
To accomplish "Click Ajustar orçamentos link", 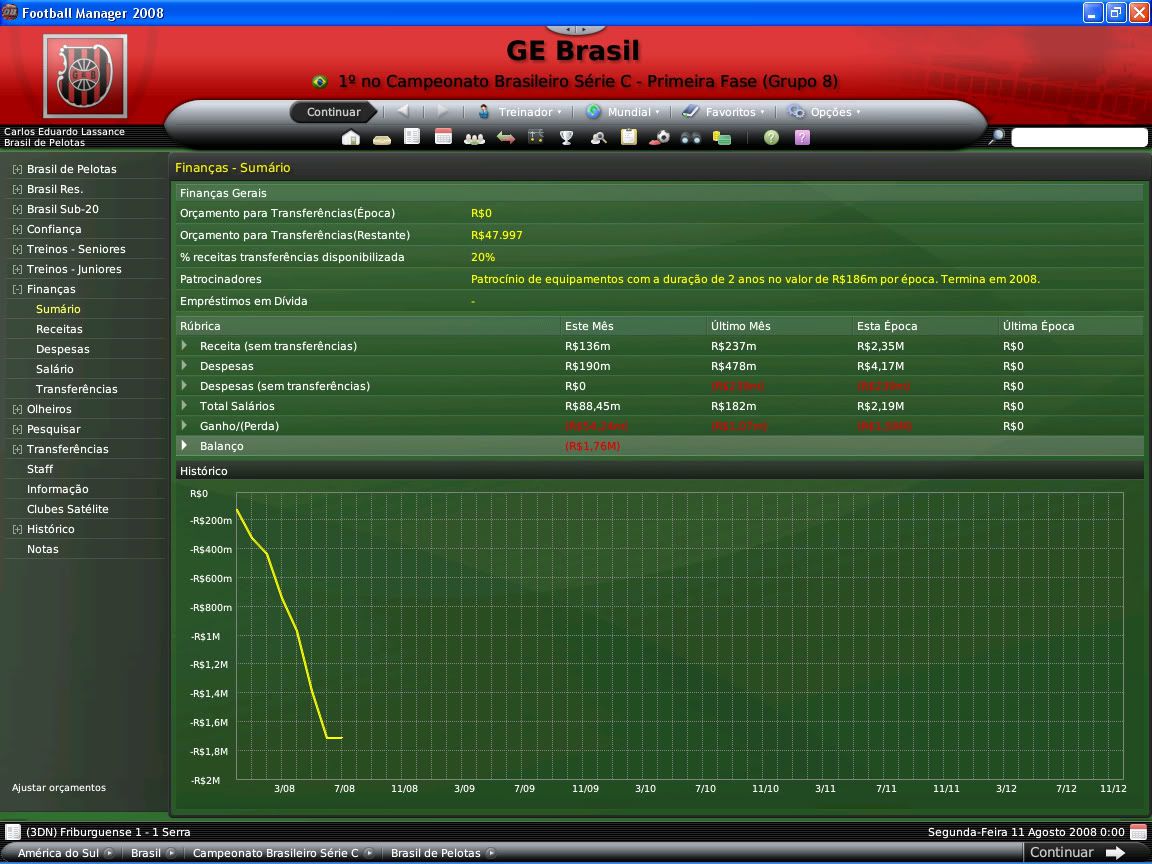I will [x=59, y=787].
